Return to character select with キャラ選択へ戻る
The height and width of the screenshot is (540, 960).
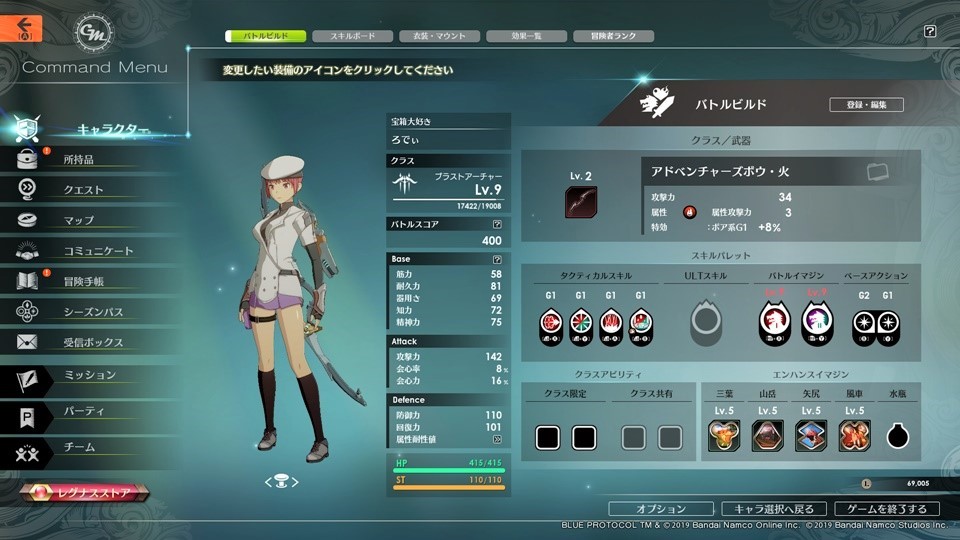[x=774, y=509]
